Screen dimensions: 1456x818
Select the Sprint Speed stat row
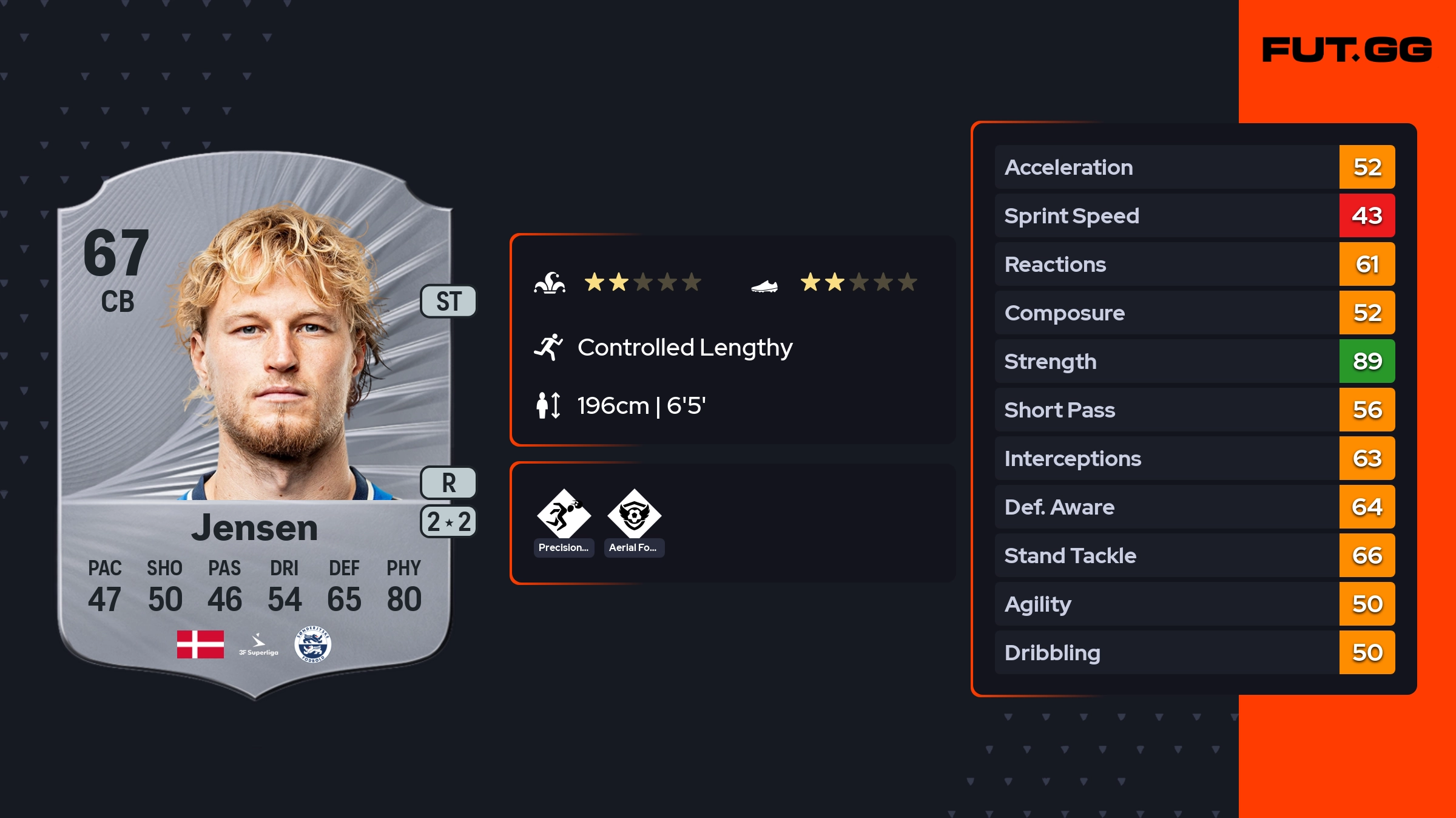tap(1194, 216)
